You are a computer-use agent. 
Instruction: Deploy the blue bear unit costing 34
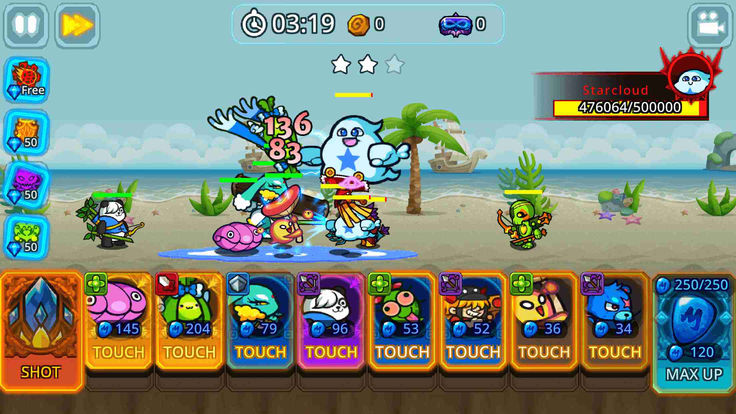point(615,320)
